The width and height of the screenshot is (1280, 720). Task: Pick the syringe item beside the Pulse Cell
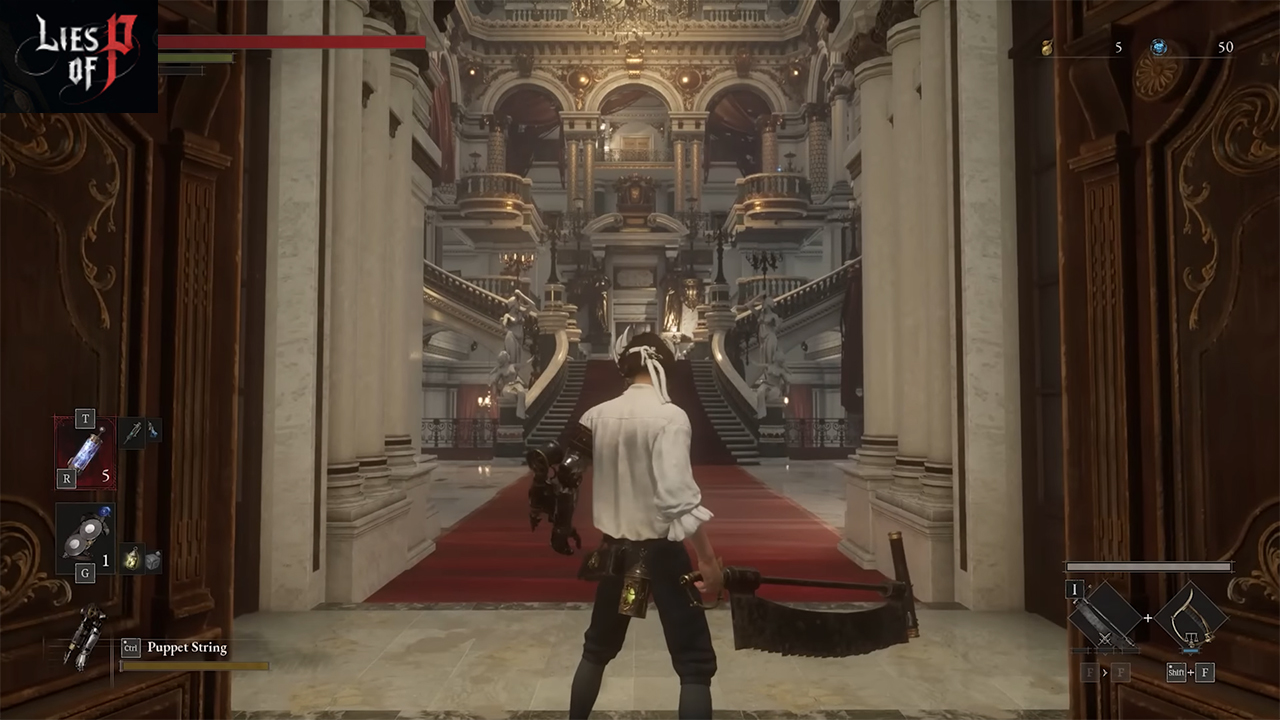pyautogui.click(x=133, y=432)
